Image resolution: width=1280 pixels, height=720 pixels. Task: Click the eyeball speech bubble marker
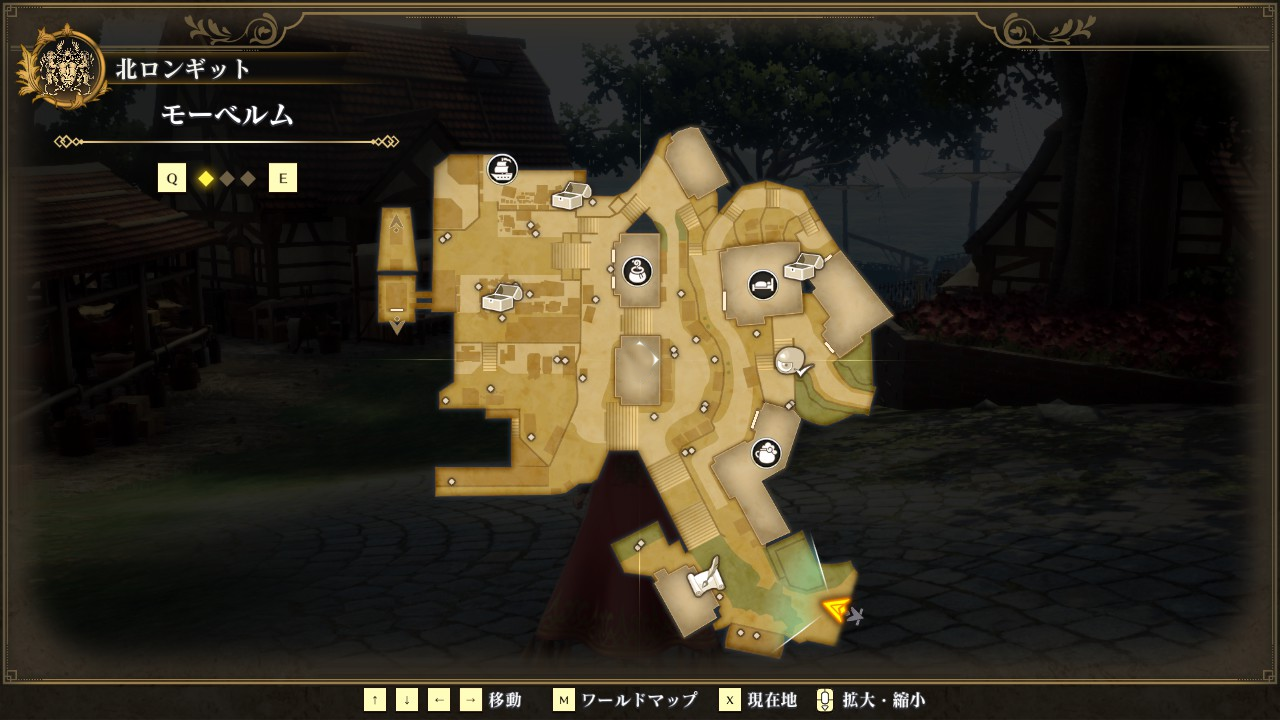[791, 361]
